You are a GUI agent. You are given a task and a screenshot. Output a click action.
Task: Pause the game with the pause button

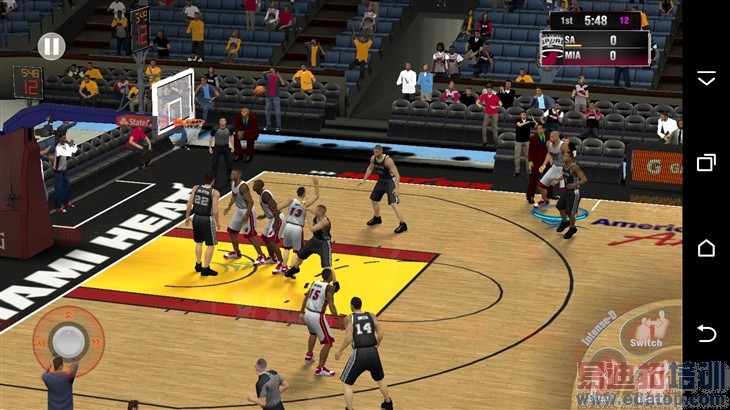[51, 46]
